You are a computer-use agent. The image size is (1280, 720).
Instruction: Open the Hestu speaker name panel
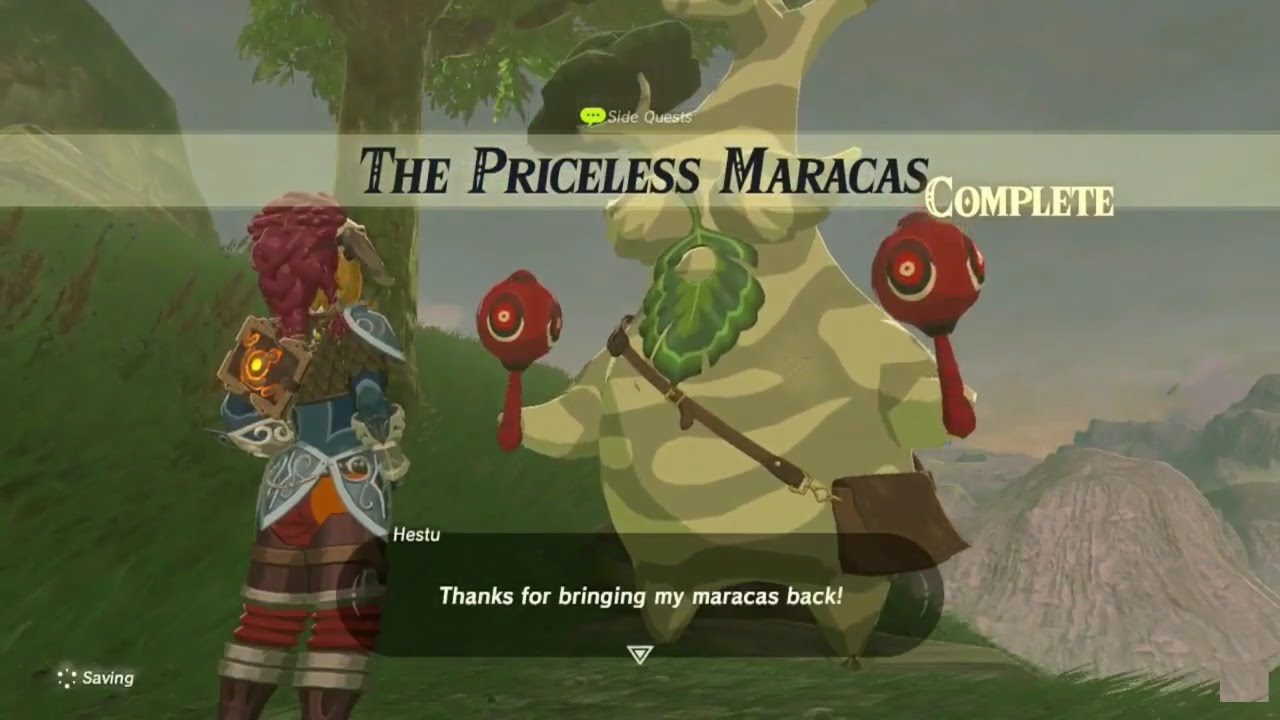(415, 536)
